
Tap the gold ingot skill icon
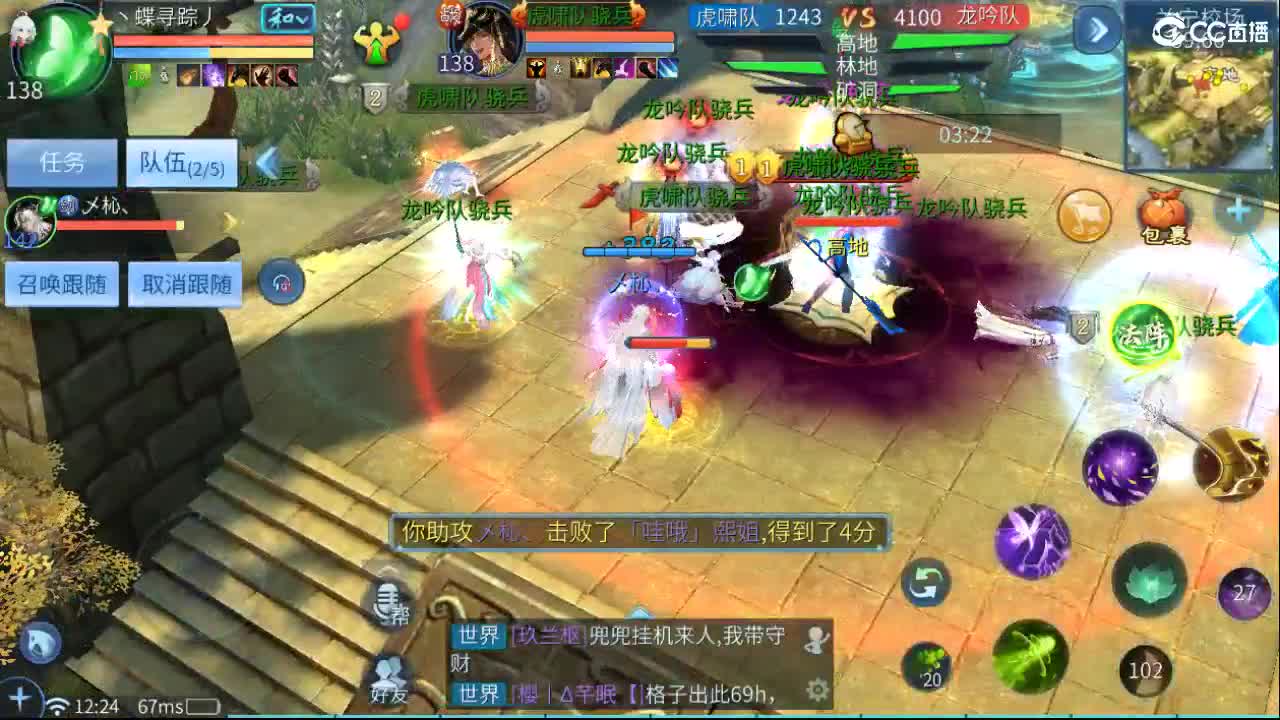click(x=1234, y=466)
